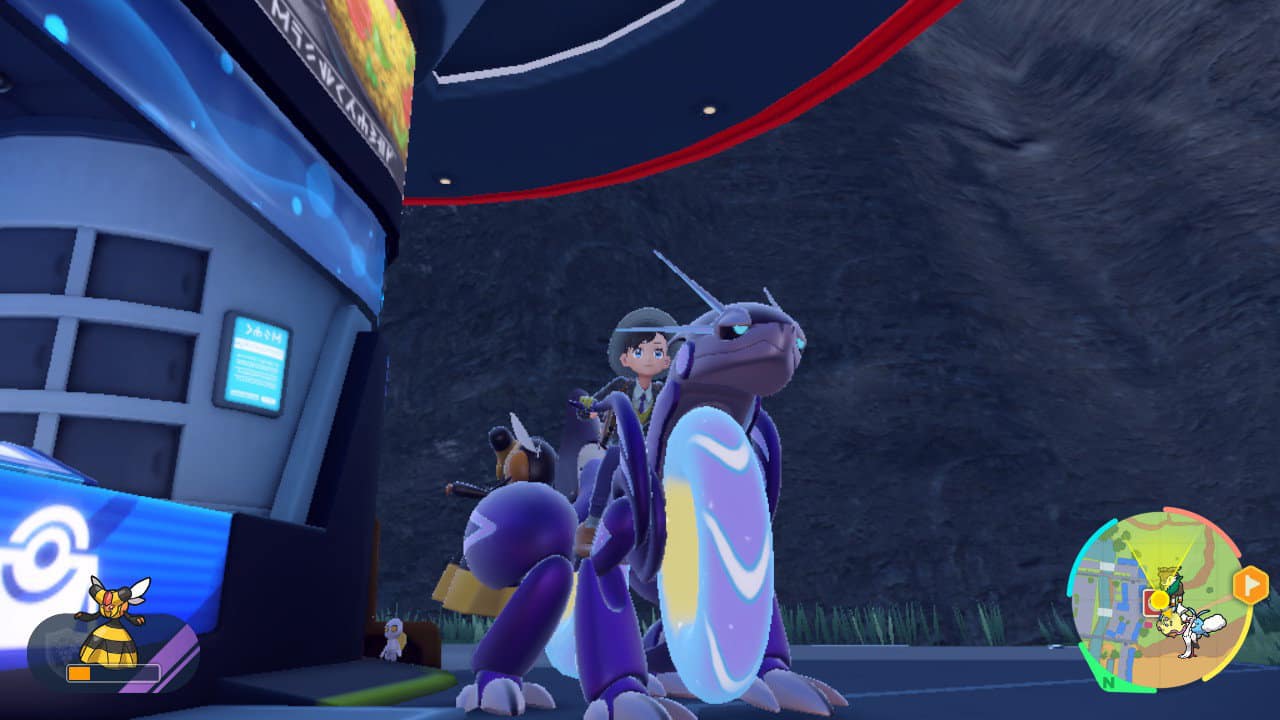Tap the yellow glowing waypoint dot on the minimap
Viewport: 1280px width, 720px height.
click(x=1159, y=600)
